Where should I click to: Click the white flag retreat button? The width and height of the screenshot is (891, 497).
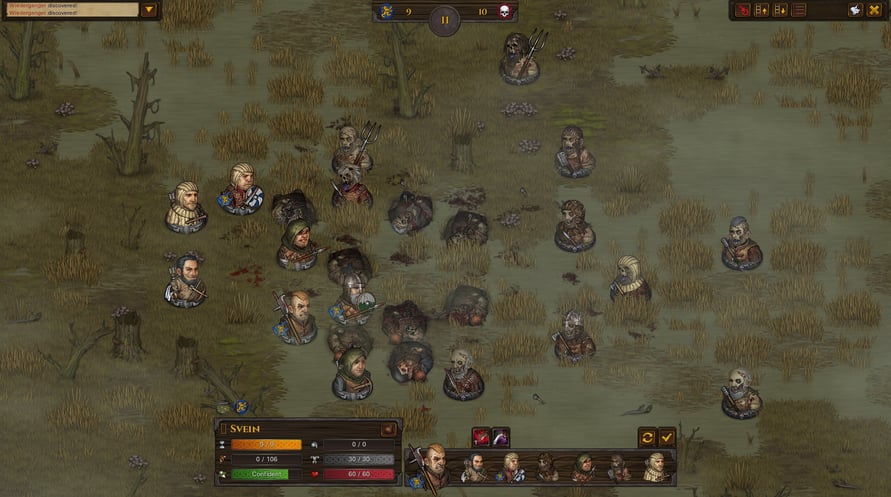pyautogui.click(x=856, y=10)
